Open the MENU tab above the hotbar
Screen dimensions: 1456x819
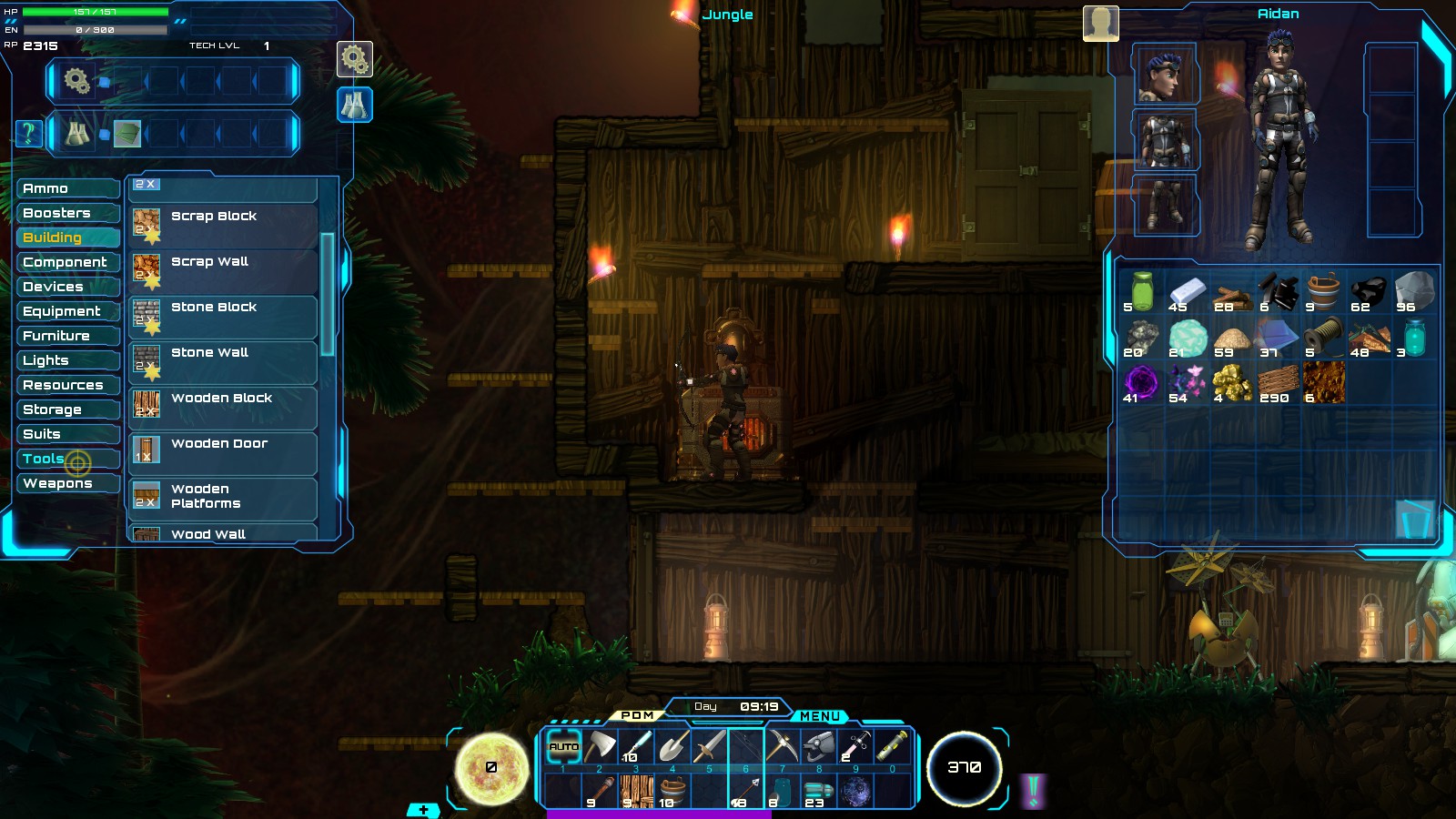pyautogui.click(x=819, y=716)
